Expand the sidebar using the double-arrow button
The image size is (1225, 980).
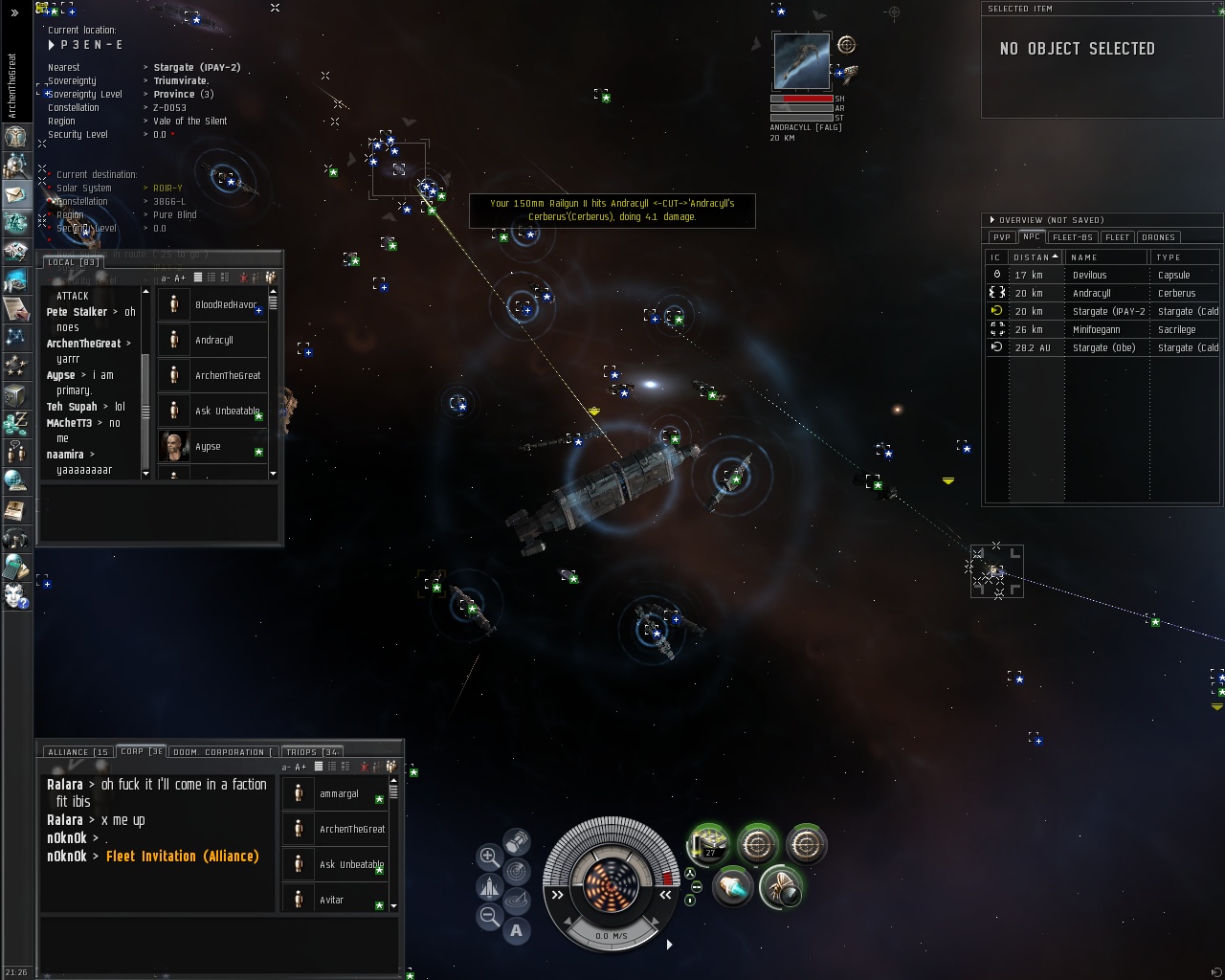point(14,13)
